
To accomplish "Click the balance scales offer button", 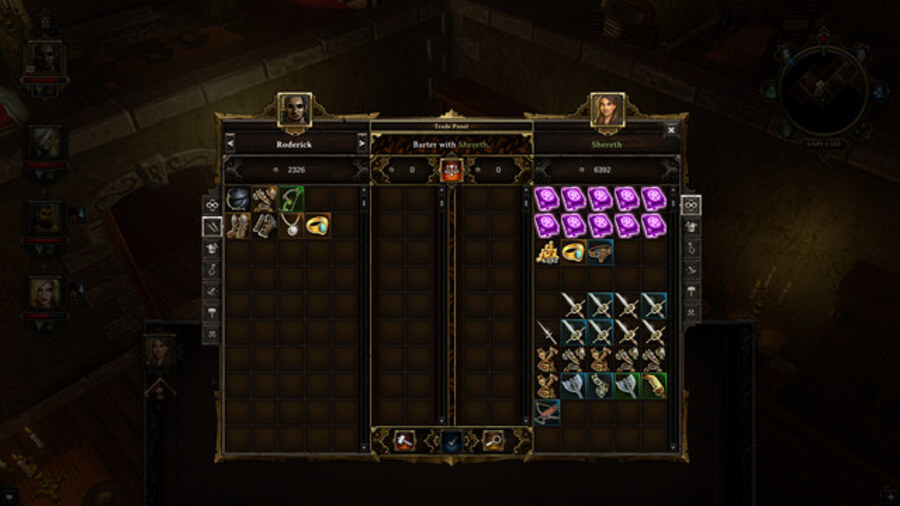I will coord(450,170).
